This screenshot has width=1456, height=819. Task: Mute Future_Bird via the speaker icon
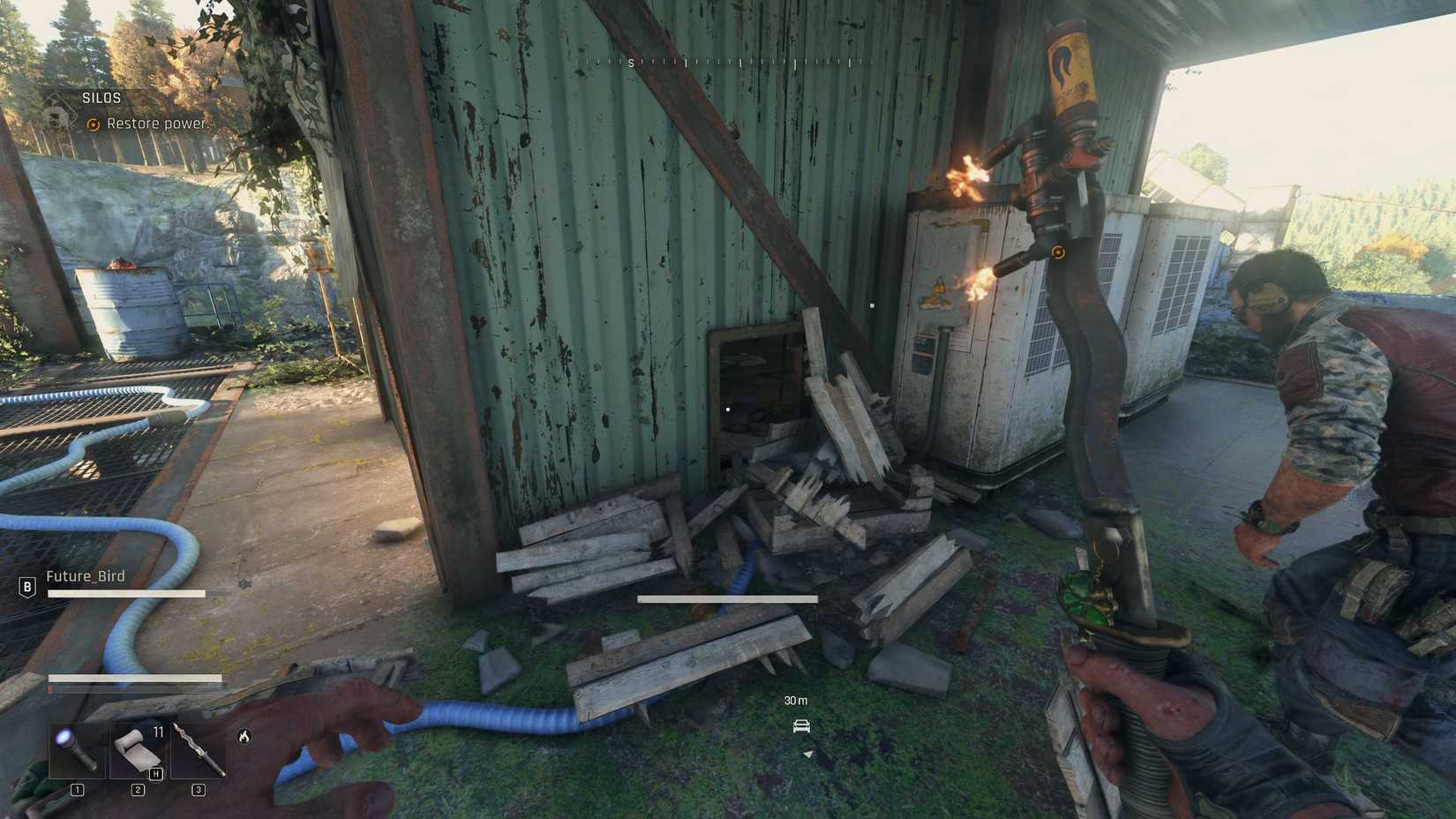(244, 585)
